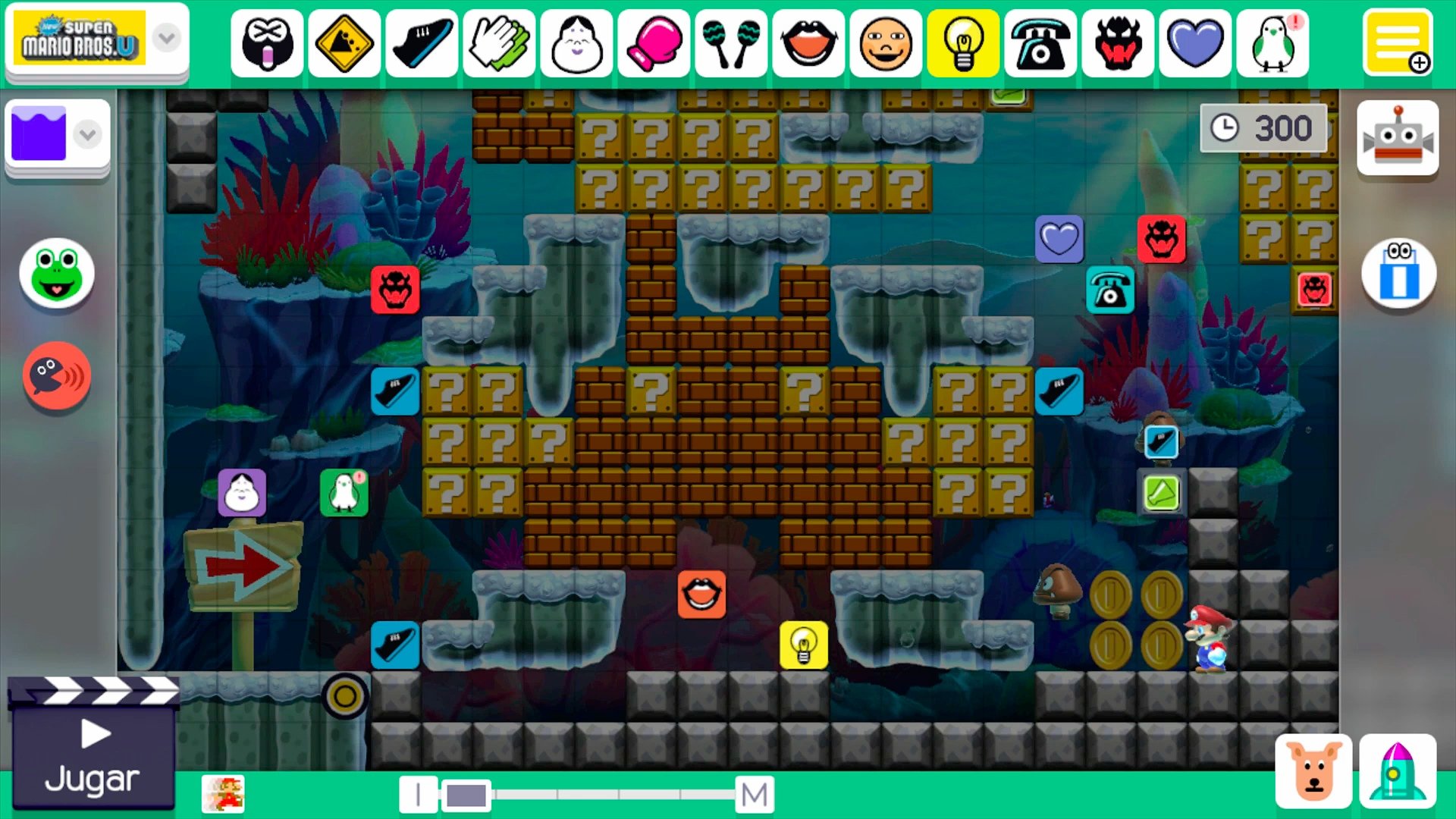Open the parakeet sound effect with notification
Viewport: 1456px width, 819px height.
coord(1272,43)
